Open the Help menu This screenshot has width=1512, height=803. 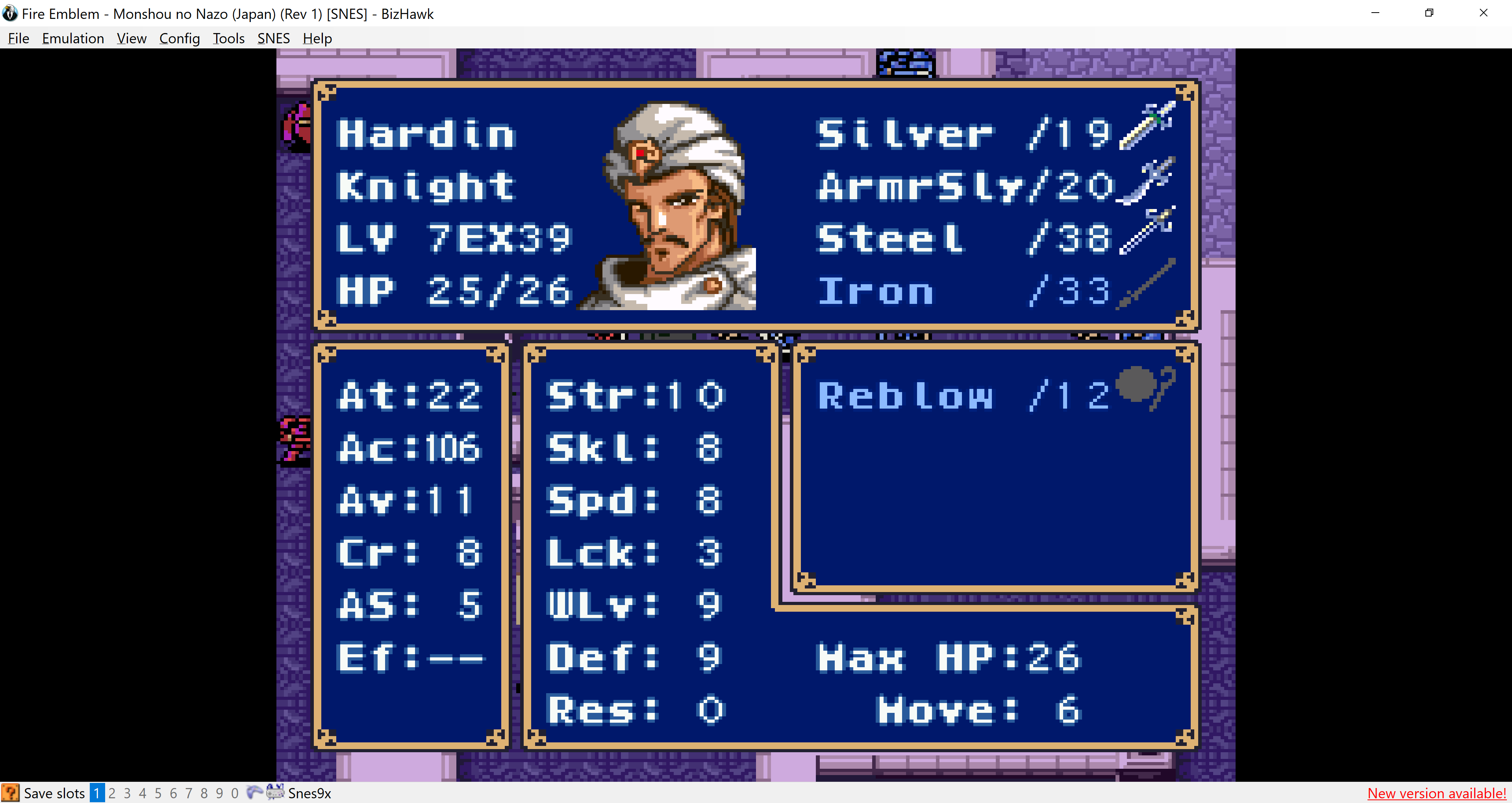coord(317,38)
